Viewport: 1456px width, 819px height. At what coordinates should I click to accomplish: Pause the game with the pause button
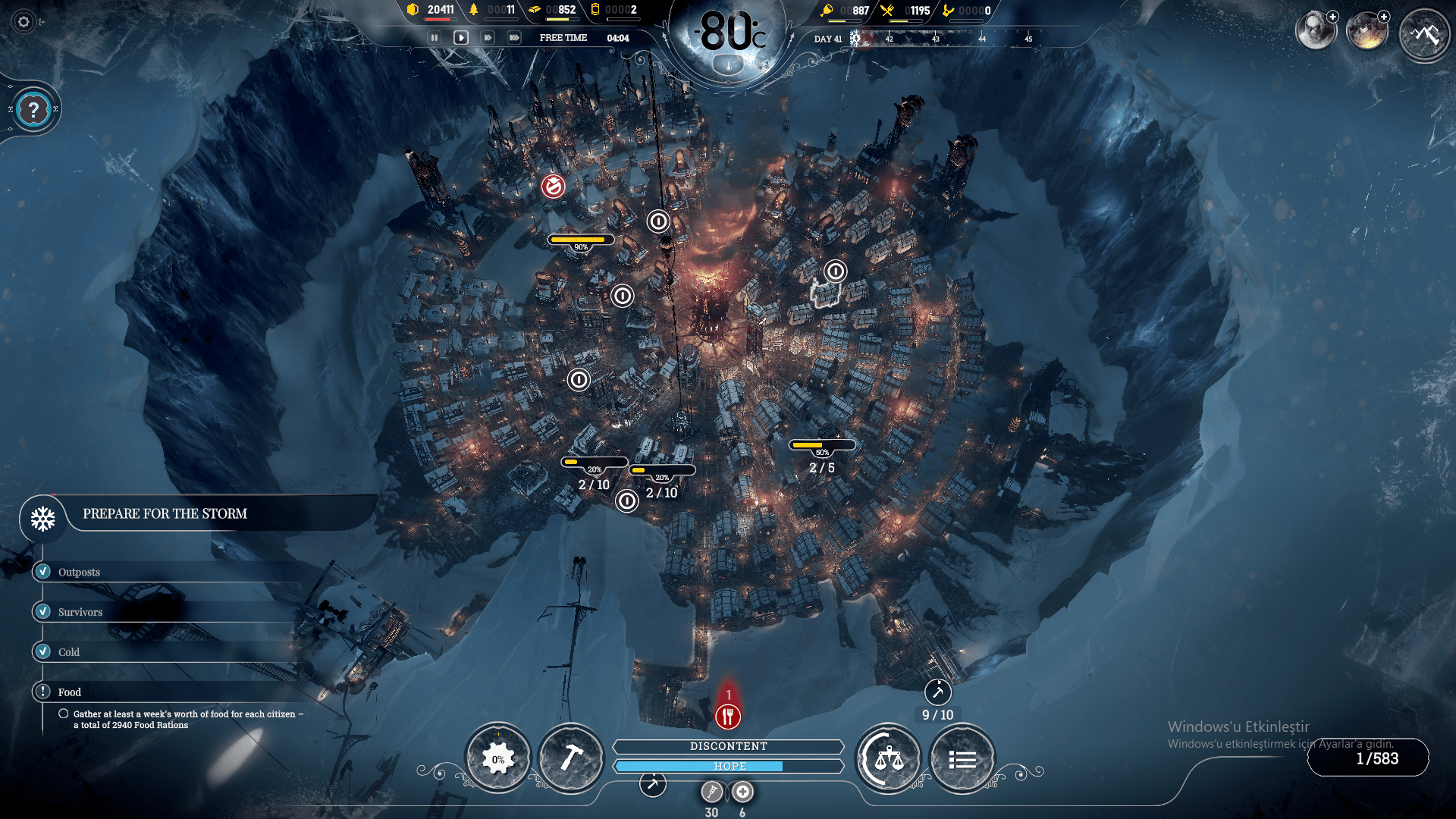pyautogui.click(x=433, y=36)
